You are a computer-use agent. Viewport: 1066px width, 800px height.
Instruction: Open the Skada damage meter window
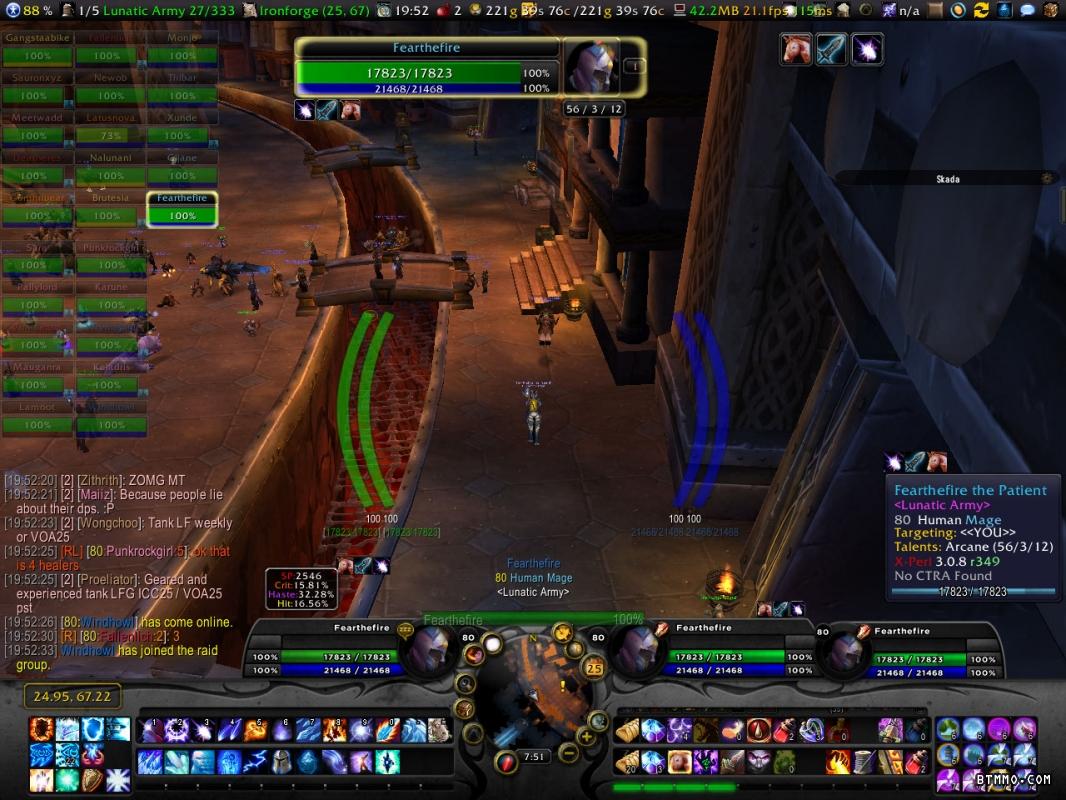(947, 179)
